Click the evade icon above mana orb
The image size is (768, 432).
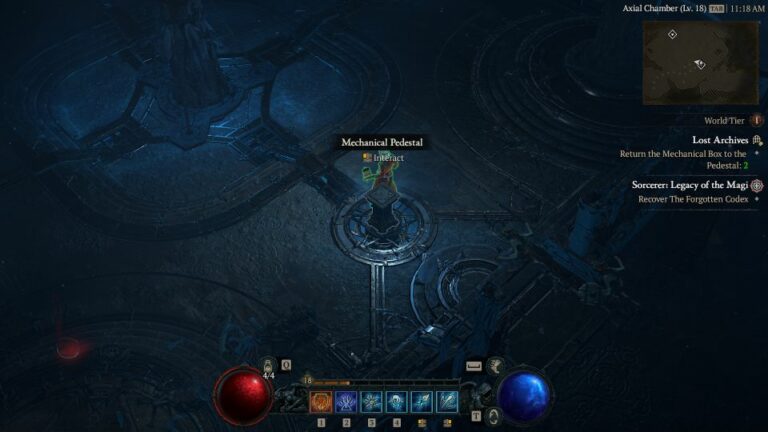(496, 367)
